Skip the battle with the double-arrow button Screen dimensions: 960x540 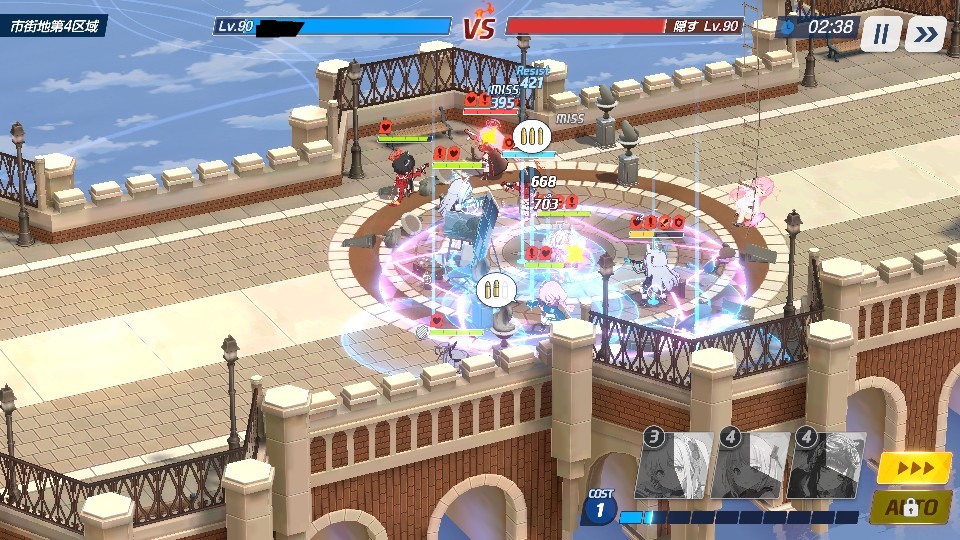click(926, 34)
